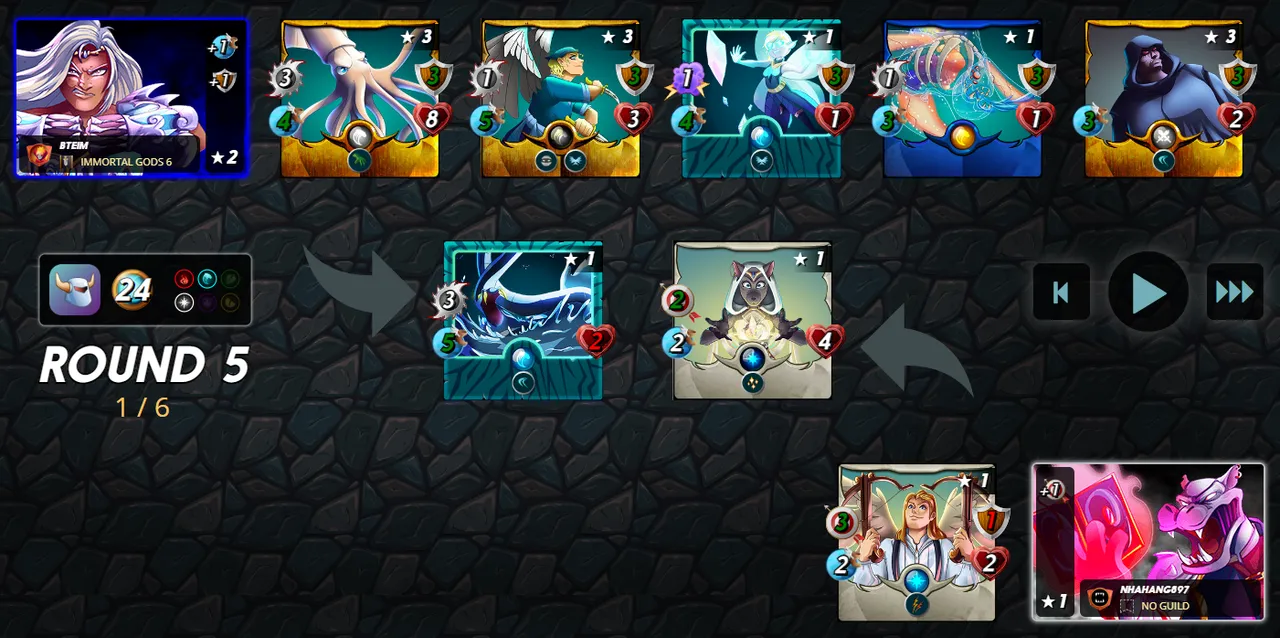
Task: Select the blond dual-crossbow archer card
Action: tap(917, 541)
